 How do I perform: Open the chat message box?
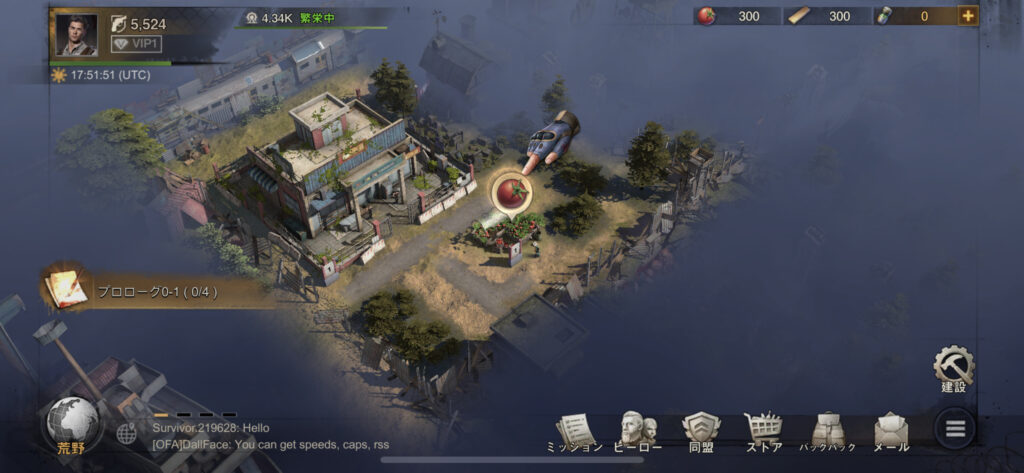pyautogui.click(x=270, y=436)
